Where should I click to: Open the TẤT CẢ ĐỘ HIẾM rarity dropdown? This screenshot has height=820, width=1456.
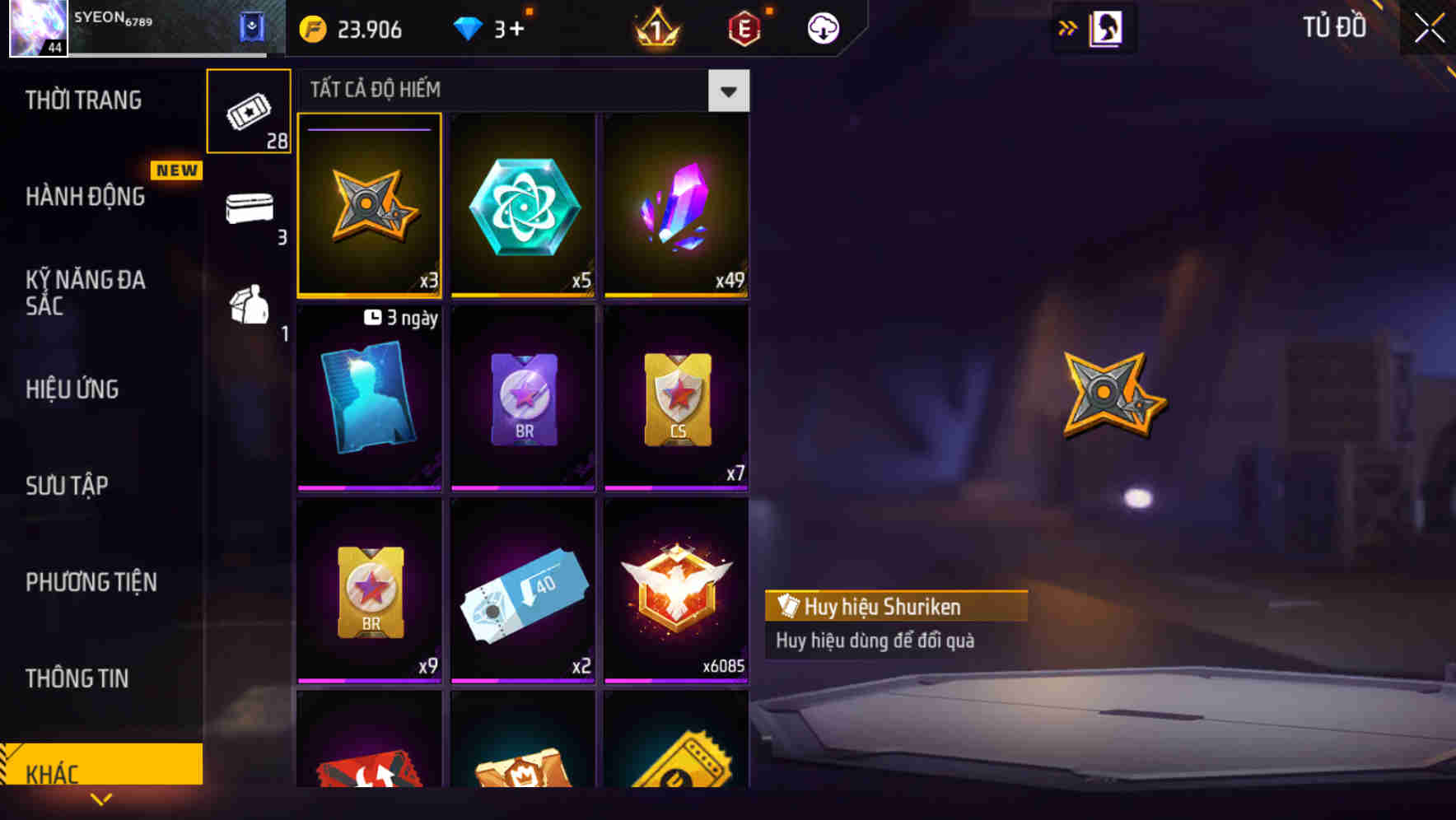click(x=728, y=91)
